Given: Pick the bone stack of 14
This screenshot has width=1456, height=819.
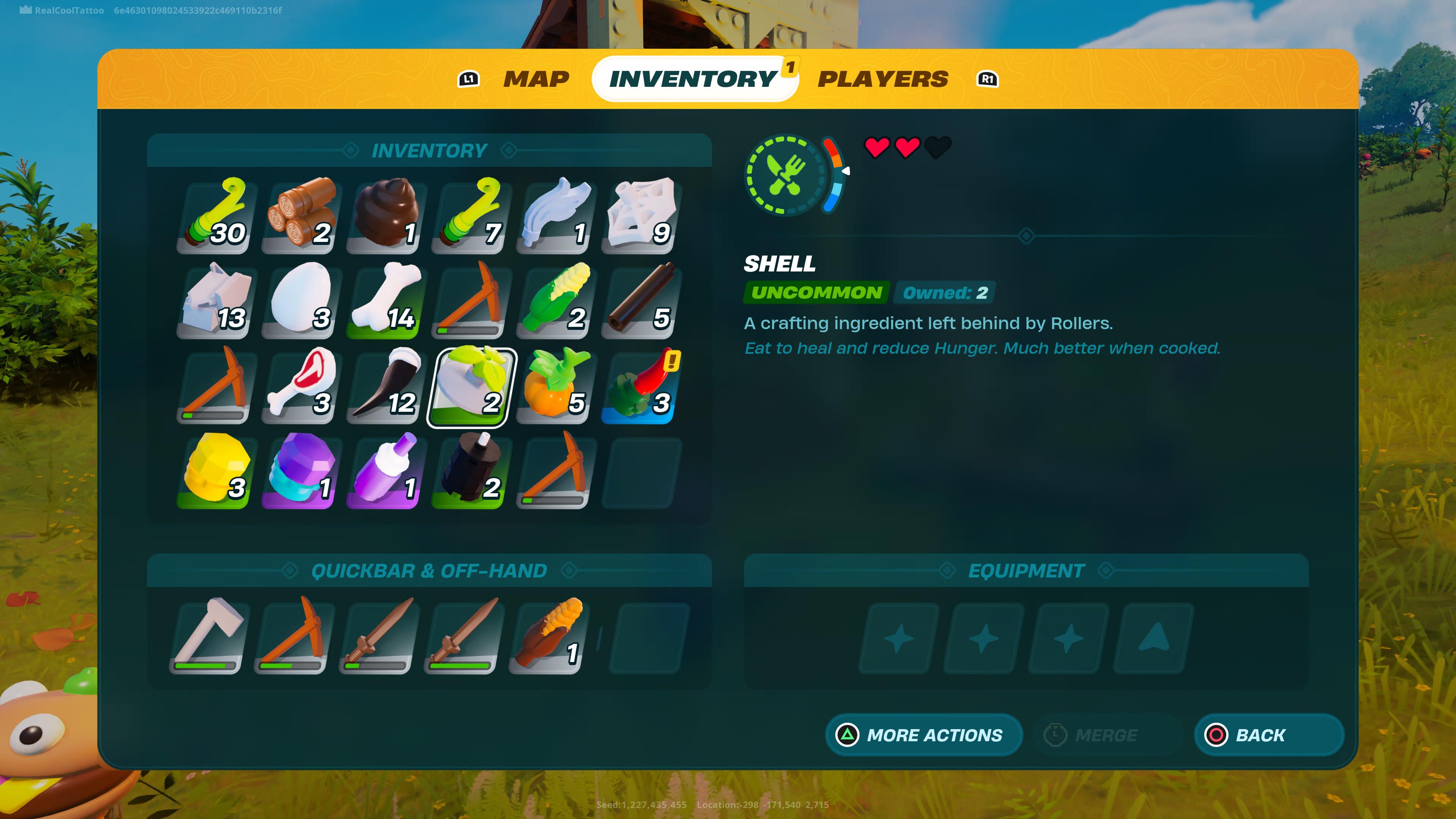Looking at the screenshot, I should coord(386,300).
